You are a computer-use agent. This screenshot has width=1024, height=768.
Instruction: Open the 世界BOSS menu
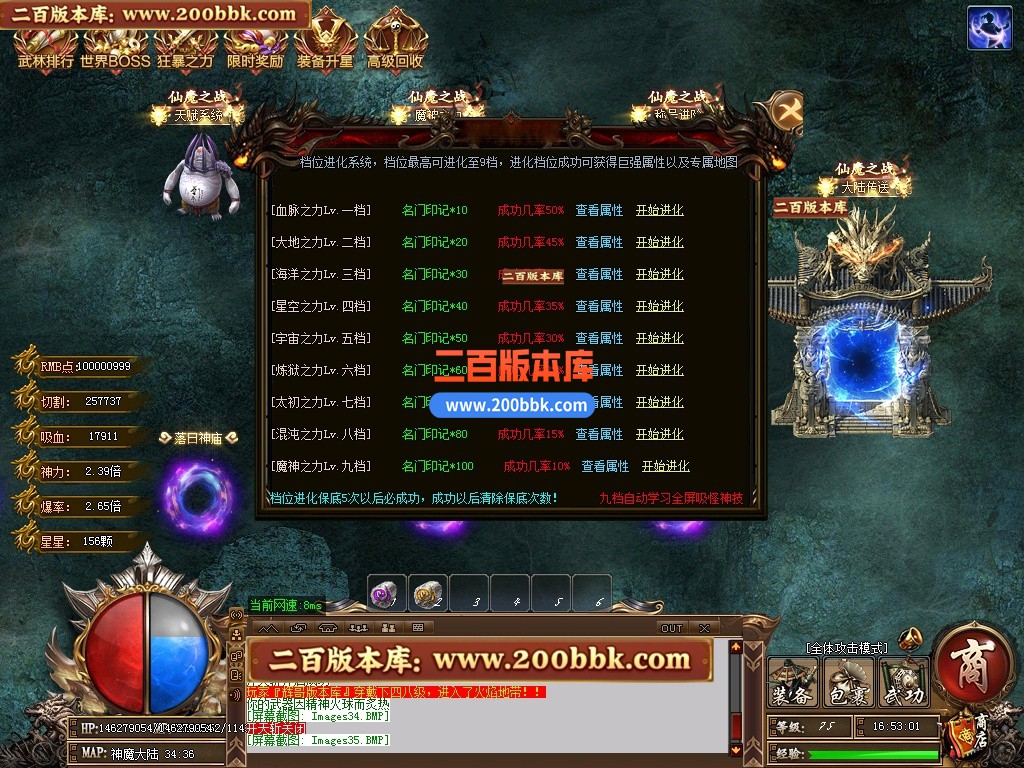pos(115,45)
